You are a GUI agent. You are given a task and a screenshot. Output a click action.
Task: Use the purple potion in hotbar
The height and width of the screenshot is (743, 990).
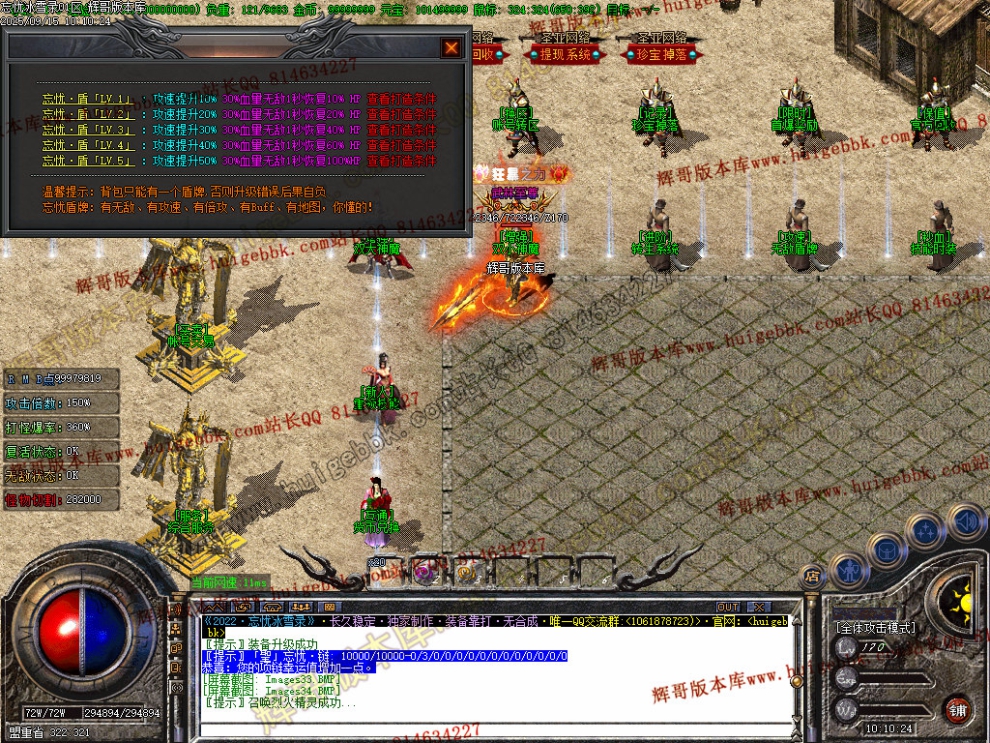[423, 572]
